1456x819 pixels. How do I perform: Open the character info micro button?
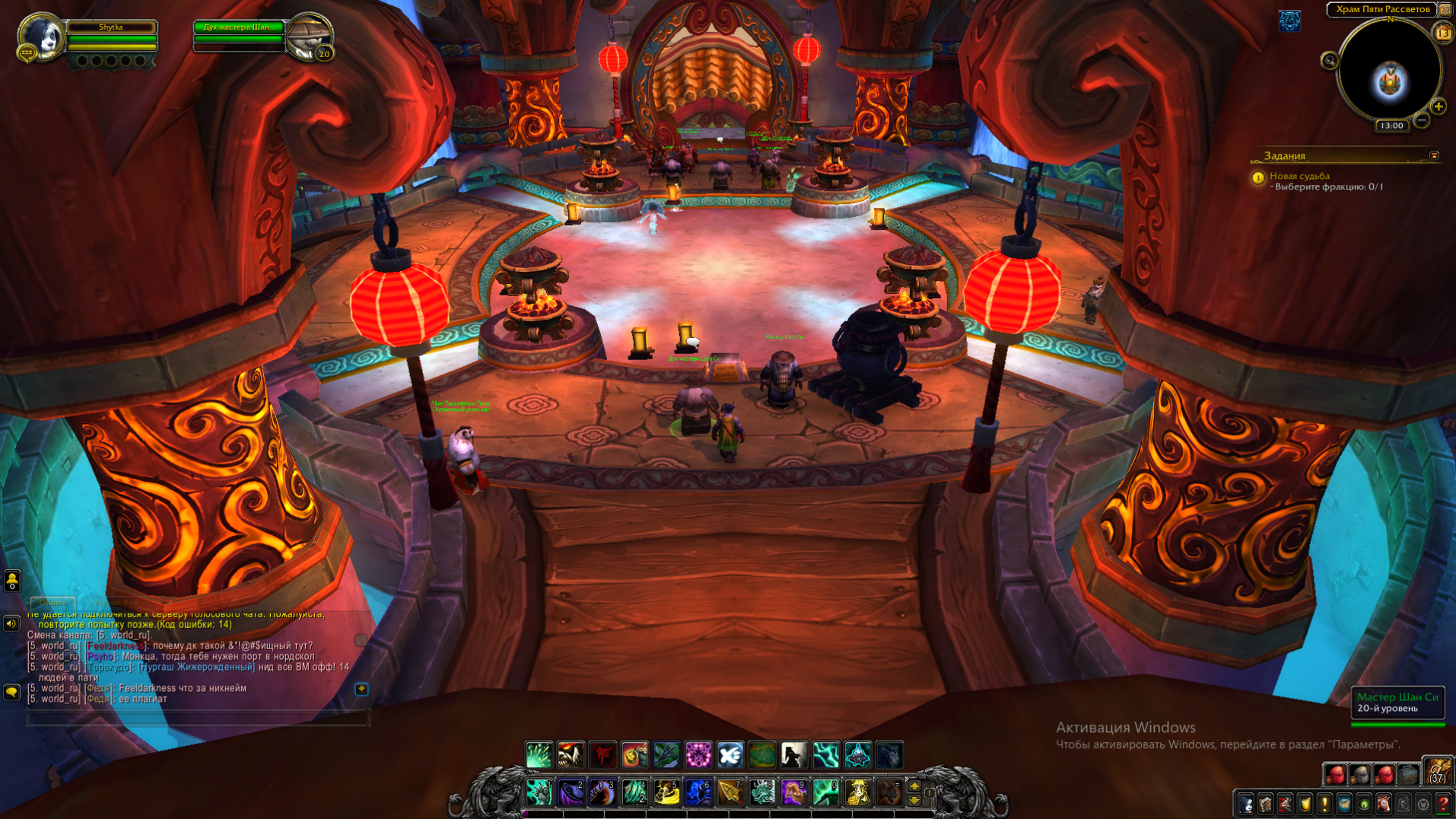tap(1245, 804)
